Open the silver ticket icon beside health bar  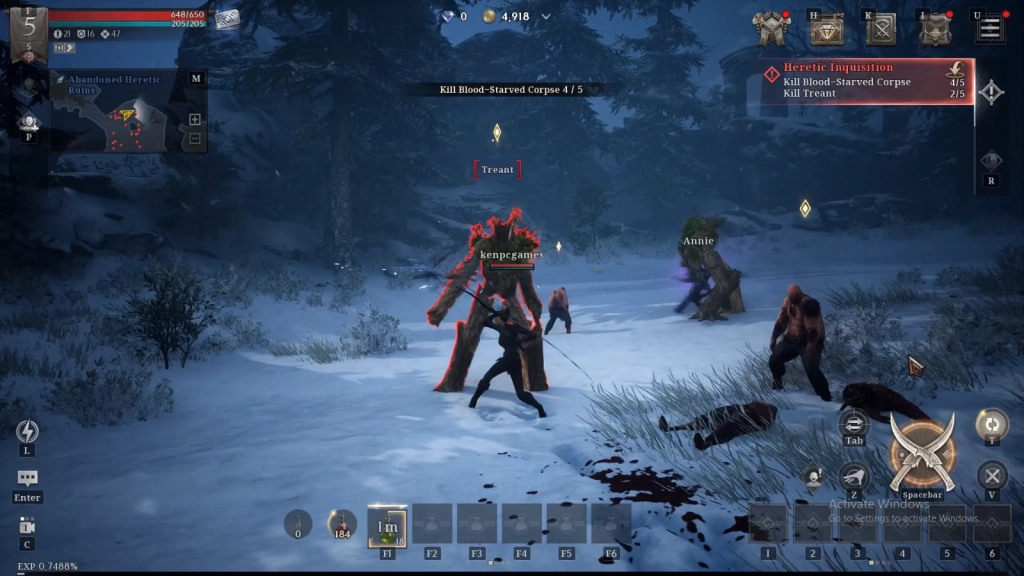(227, 19)
